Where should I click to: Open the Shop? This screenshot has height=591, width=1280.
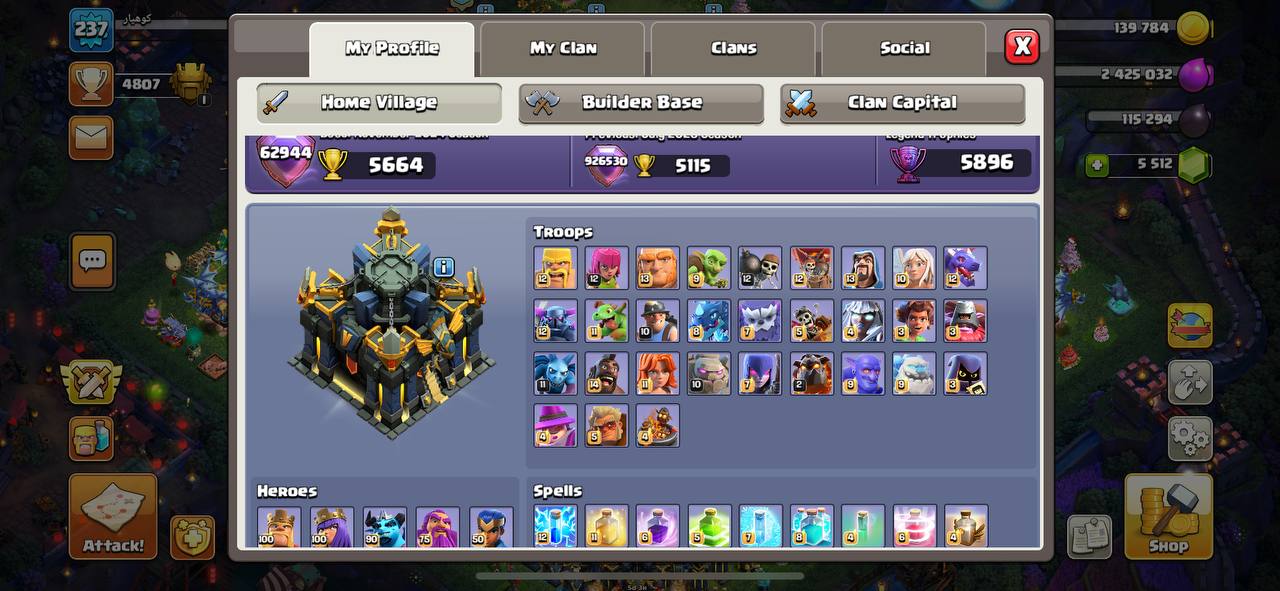click(x=1168, y=515)
